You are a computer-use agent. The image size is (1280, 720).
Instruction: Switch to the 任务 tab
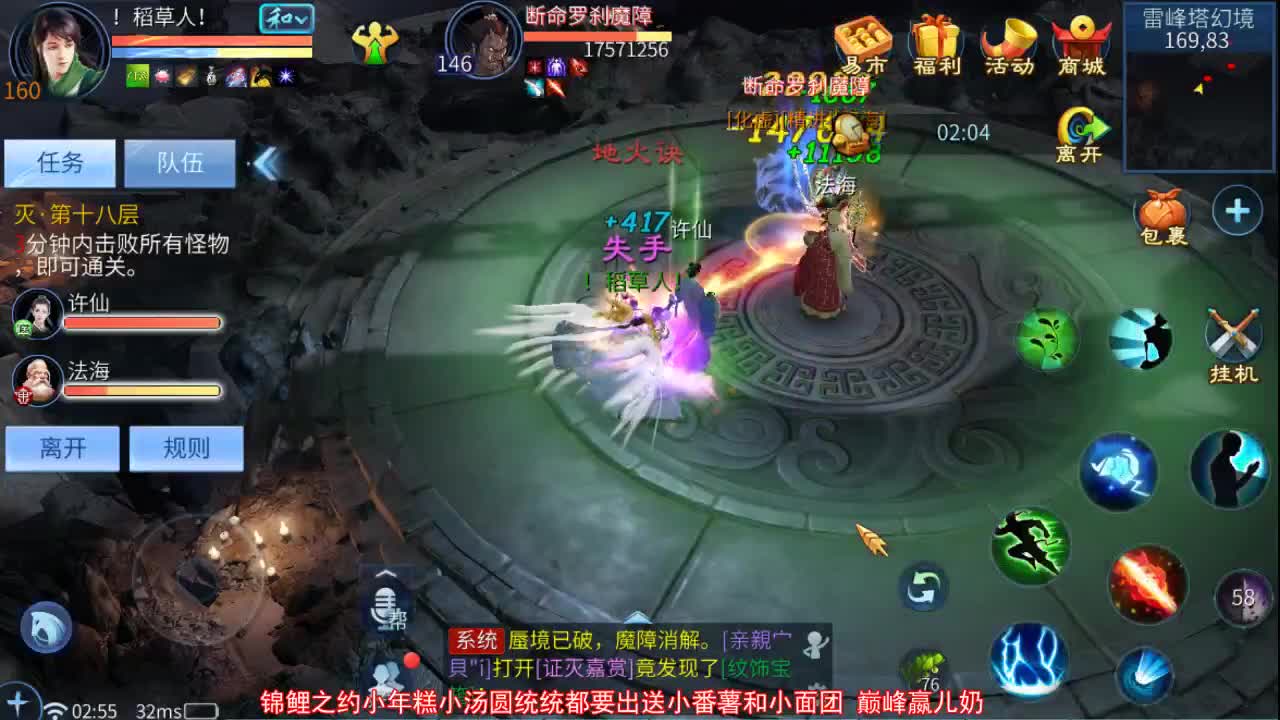(62, 162)
